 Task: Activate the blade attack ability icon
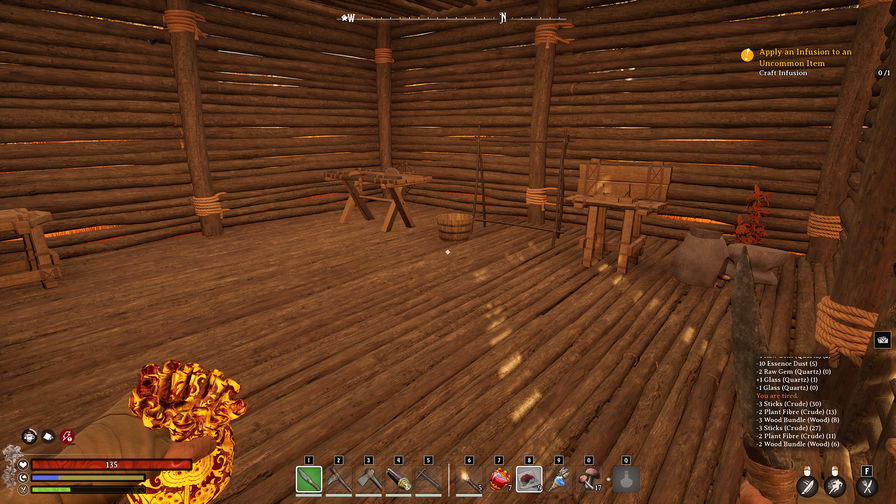coord(808,487)
